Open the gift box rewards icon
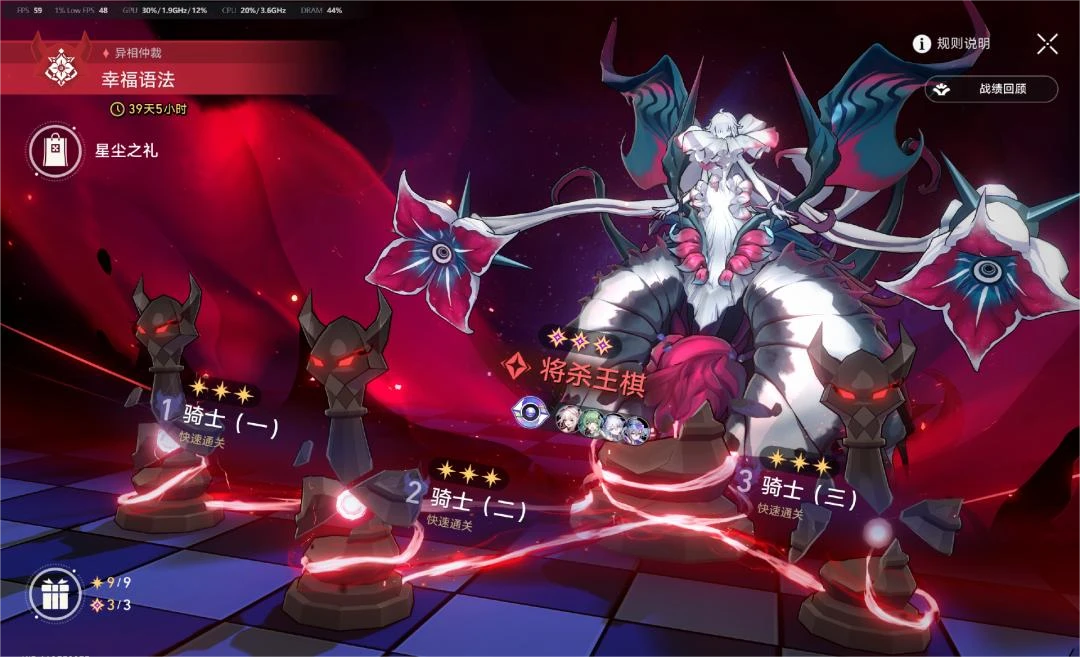 54,594
